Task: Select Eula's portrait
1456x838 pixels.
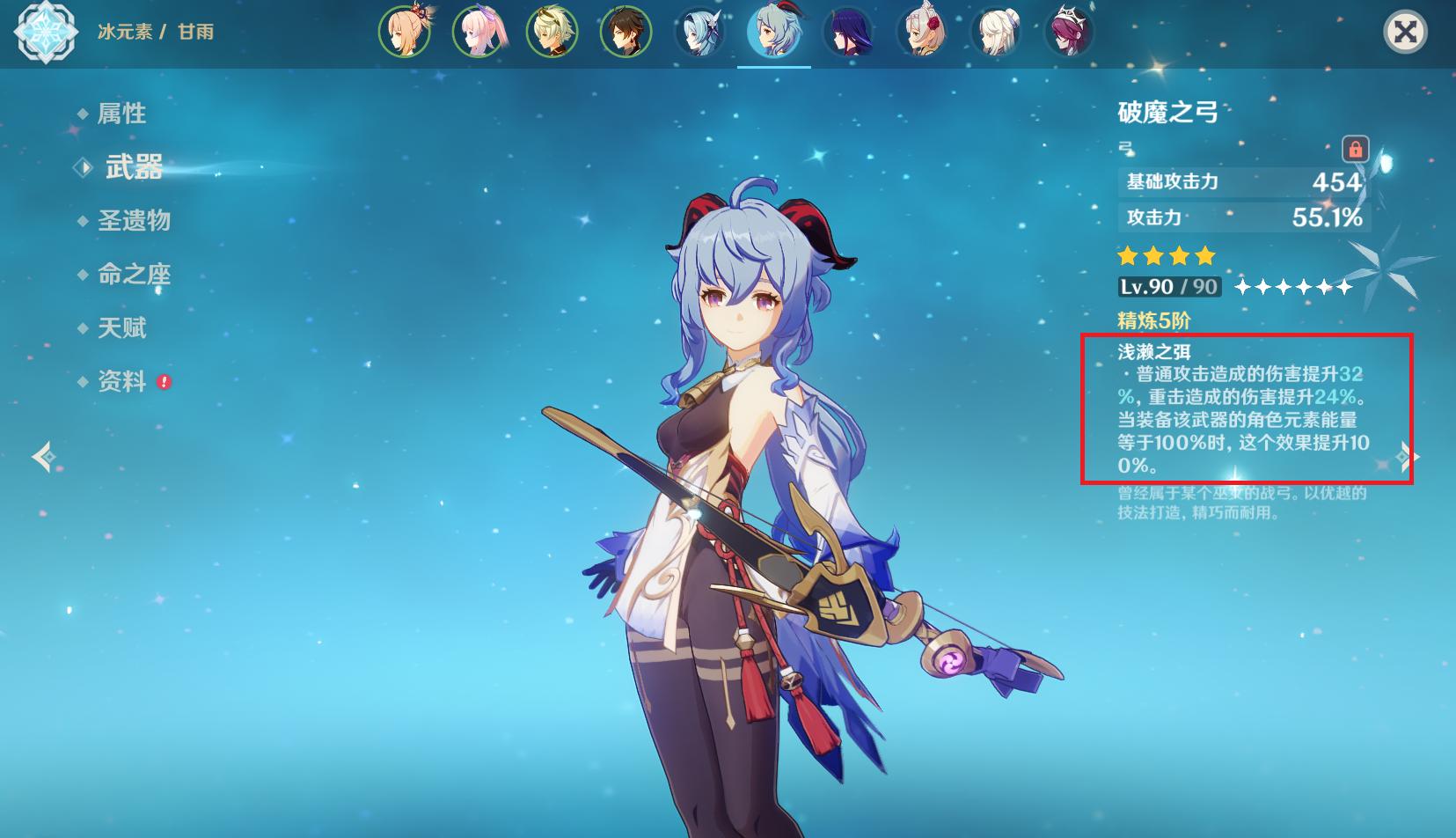Action: (699, 33)
